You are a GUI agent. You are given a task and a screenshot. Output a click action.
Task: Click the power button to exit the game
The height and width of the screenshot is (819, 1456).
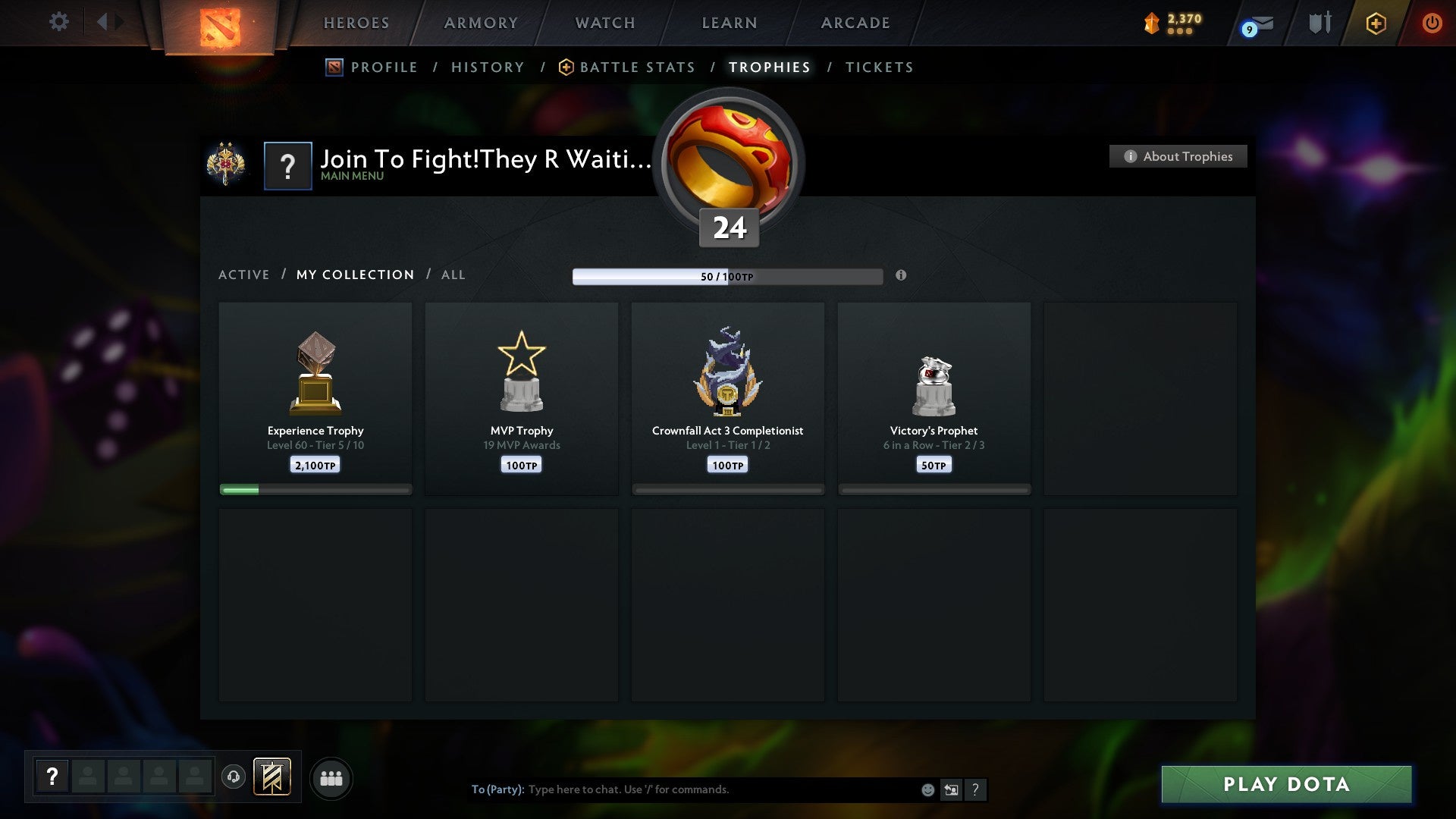point(1432,23)
